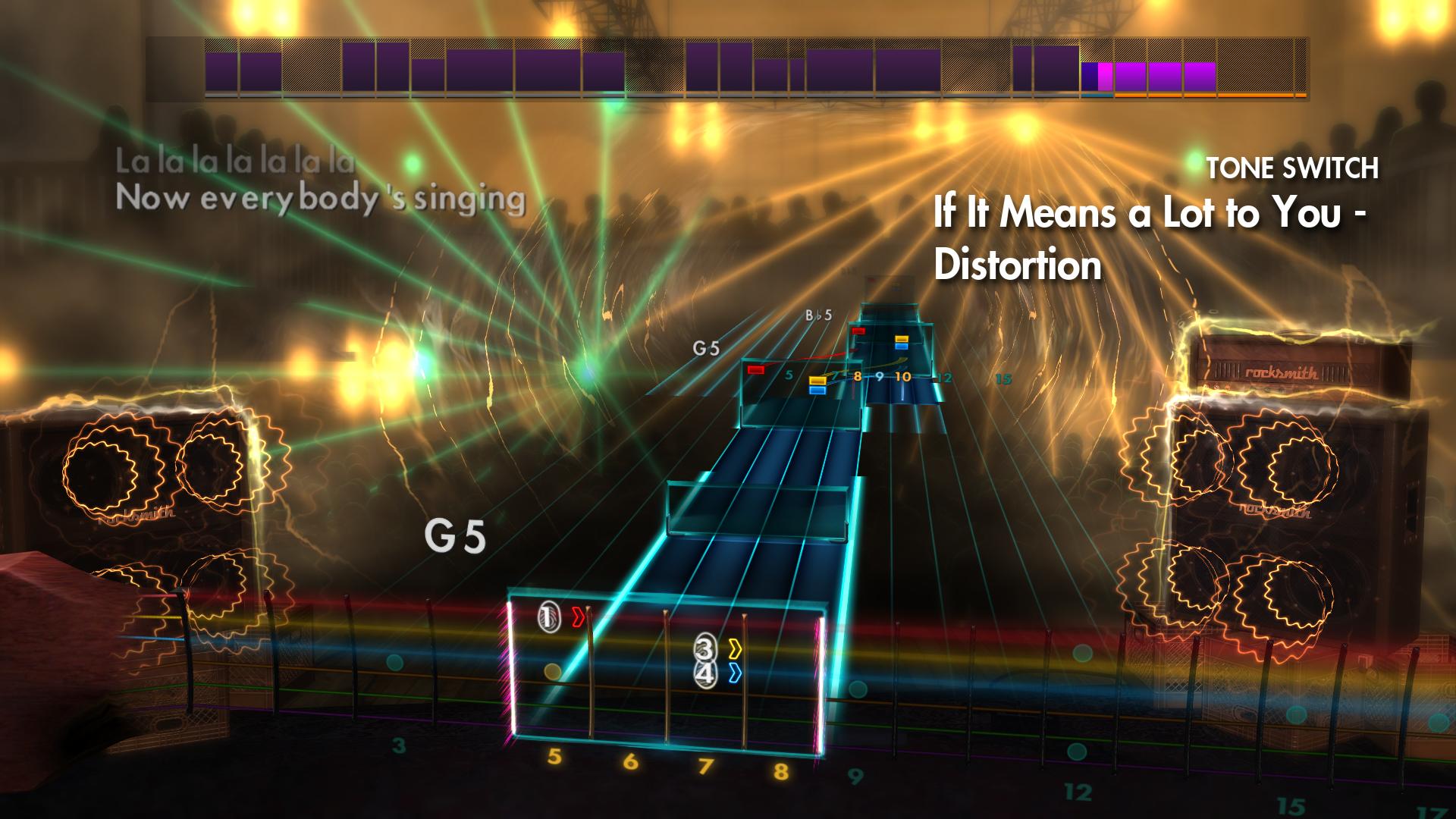This screenshot has width=1456, height=819.
Task: Click the La la la la lyric text
Action: click(x=236, y=160)
